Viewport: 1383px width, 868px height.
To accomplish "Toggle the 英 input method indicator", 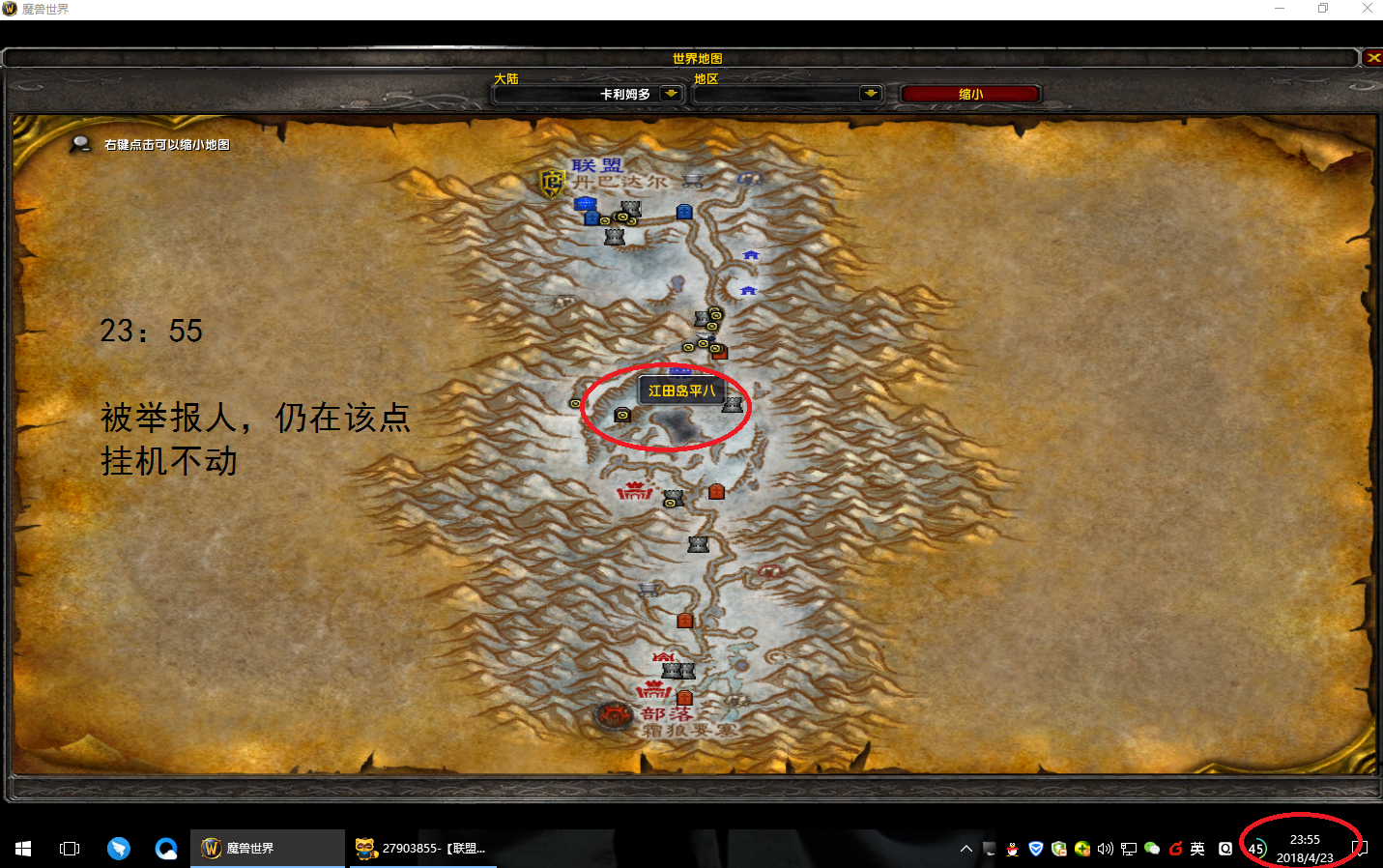I will click(1196, 848).
